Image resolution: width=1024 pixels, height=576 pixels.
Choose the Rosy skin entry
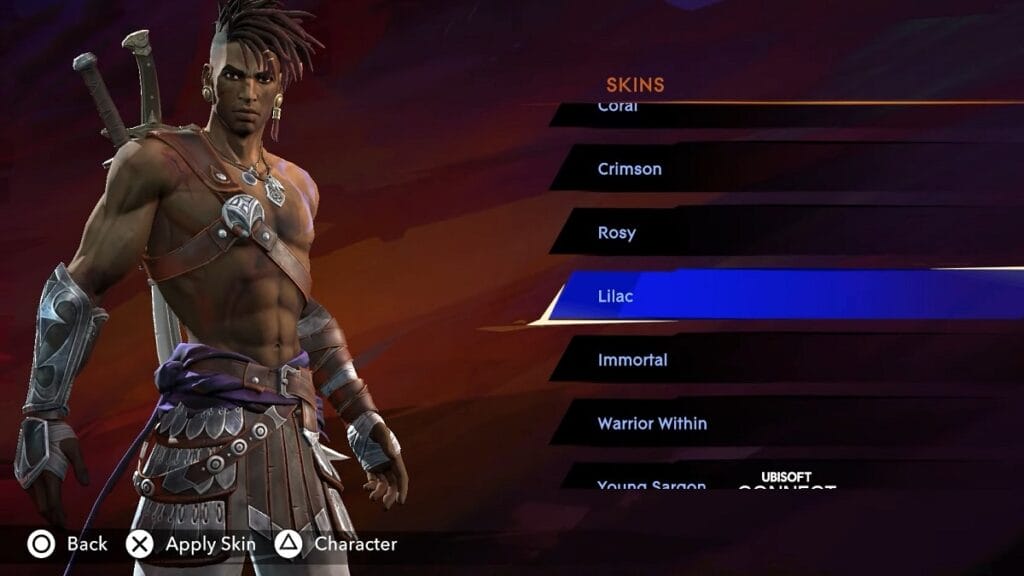pyautogui.click(x=617, y=233)
